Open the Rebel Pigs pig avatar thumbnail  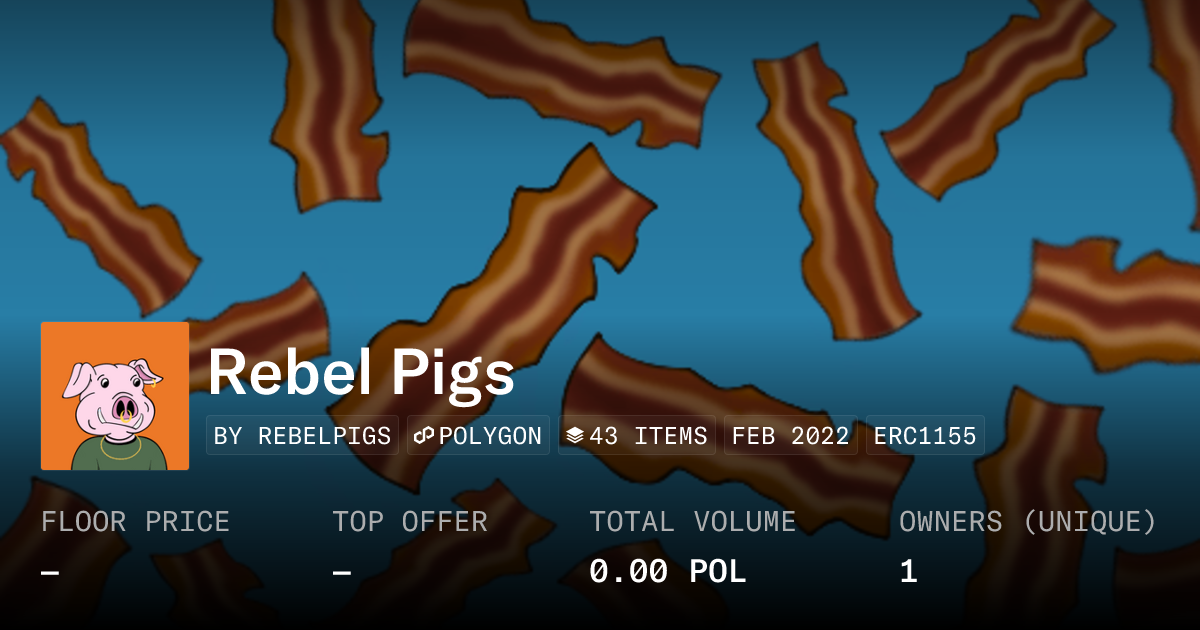115,396
